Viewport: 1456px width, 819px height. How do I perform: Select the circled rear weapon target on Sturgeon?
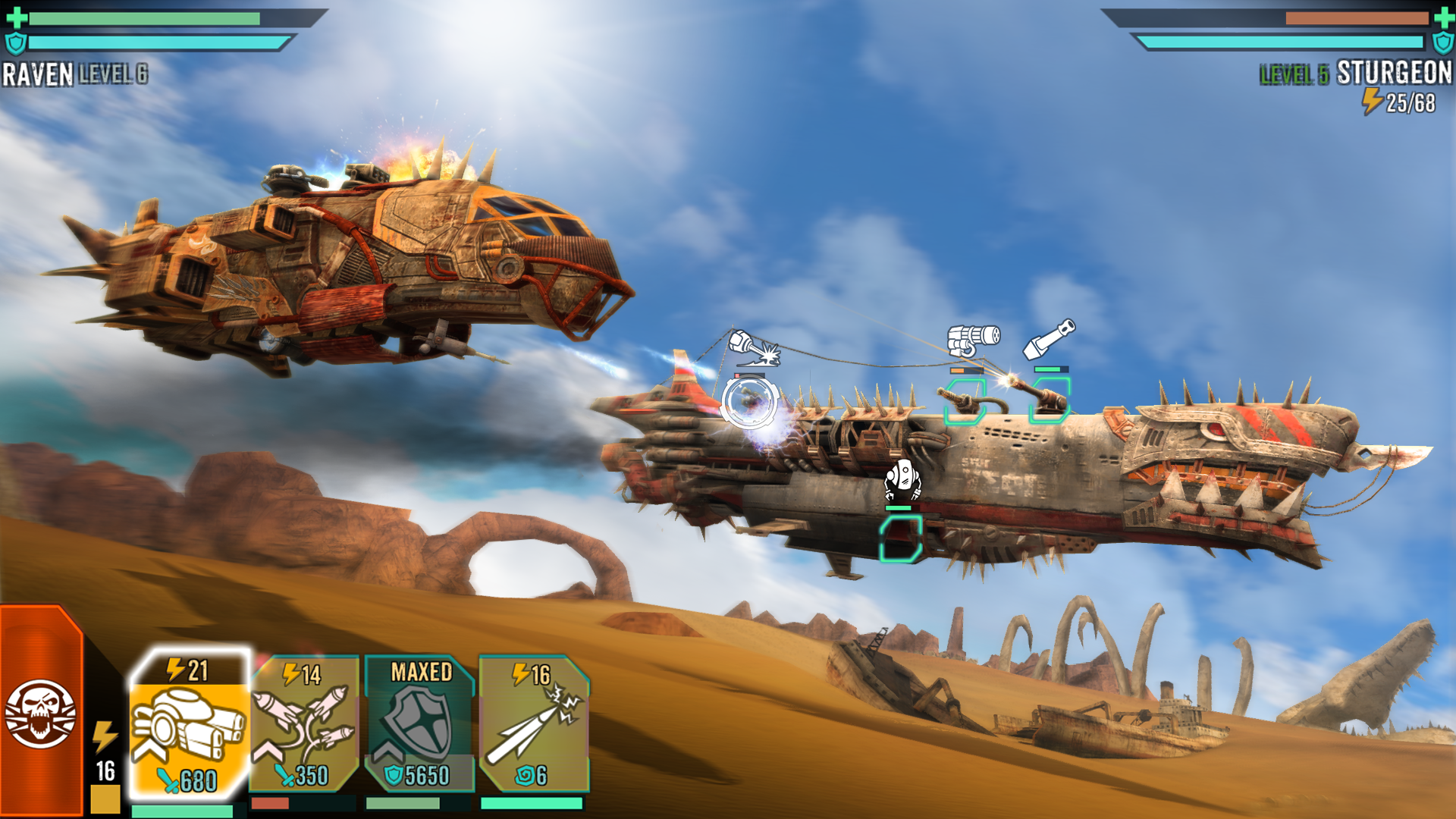pos(749,402)
